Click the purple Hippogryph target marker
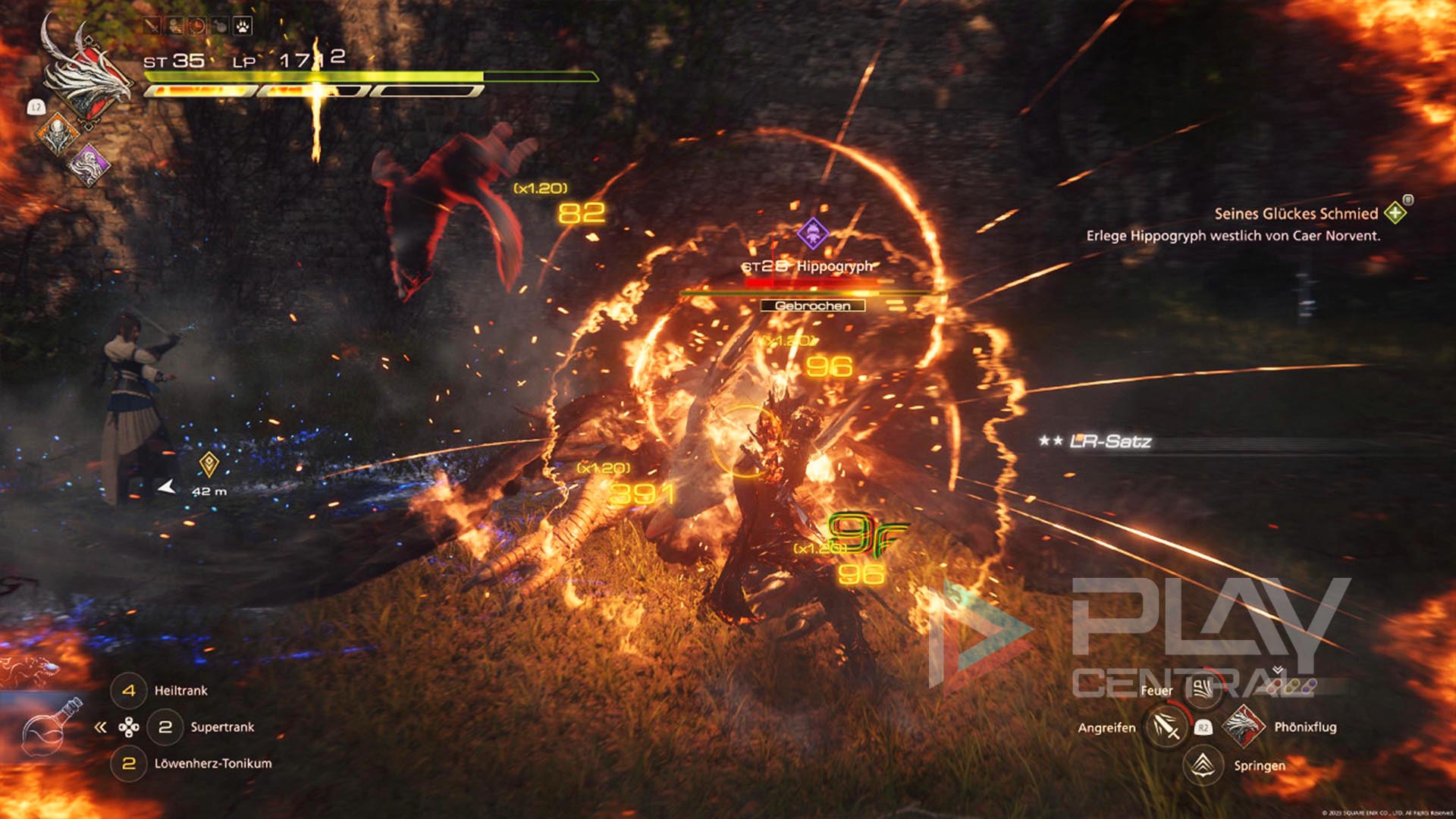The width and height of the screenshot is (1456, 819). pyautogui.click(x=812, y=232)
